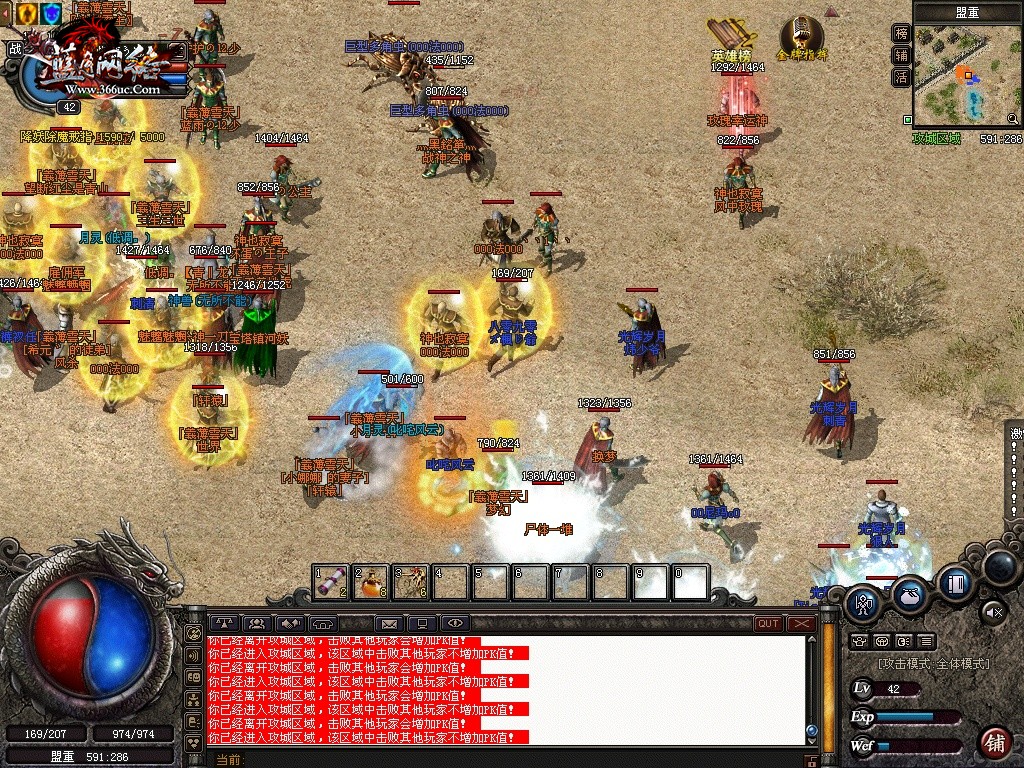Image resolution: width=1024 pixels, height=768 pixels.
Task: Select the scroll item in hotbar slot 1
Action: (x=331, y=582)
